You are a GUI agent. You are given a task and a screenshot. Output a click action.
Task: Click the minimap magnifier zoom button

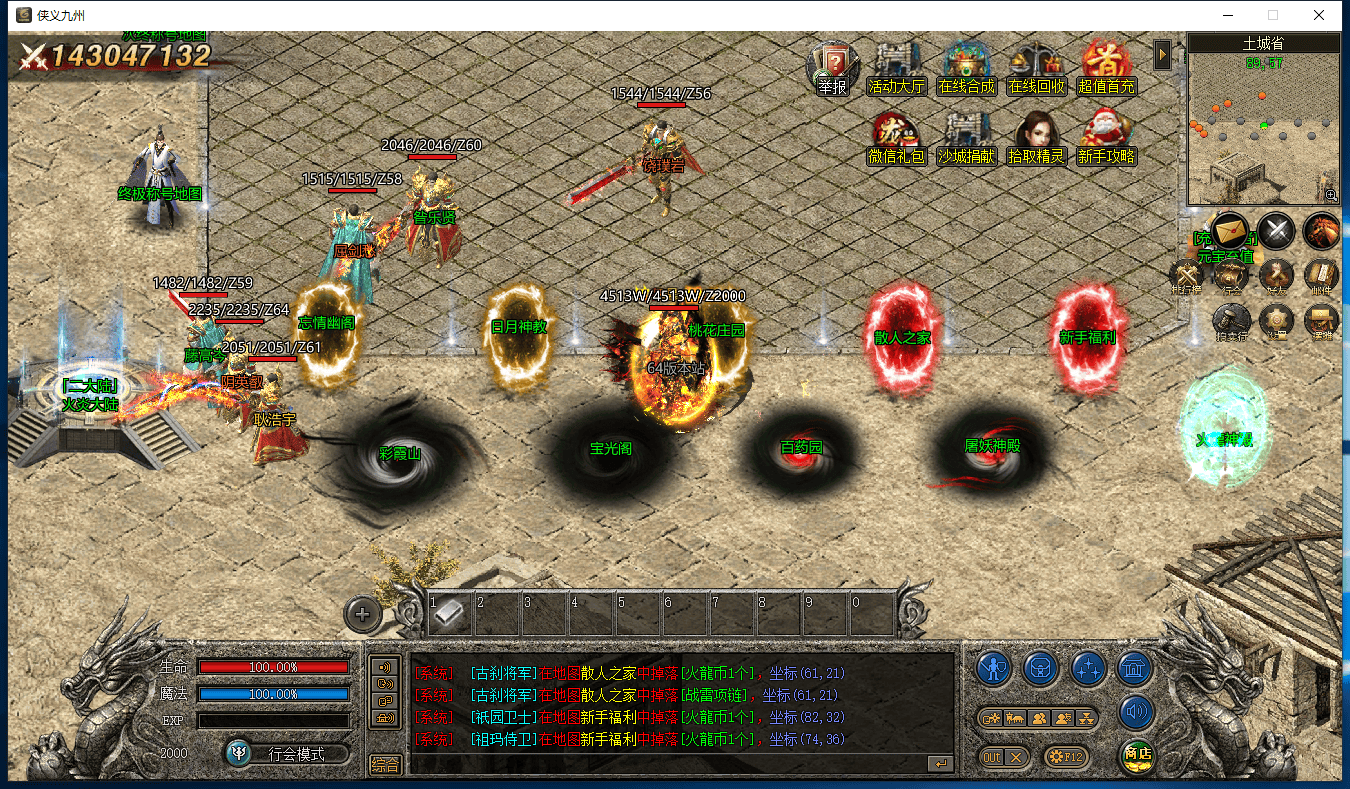click(x=1331, y=195)
